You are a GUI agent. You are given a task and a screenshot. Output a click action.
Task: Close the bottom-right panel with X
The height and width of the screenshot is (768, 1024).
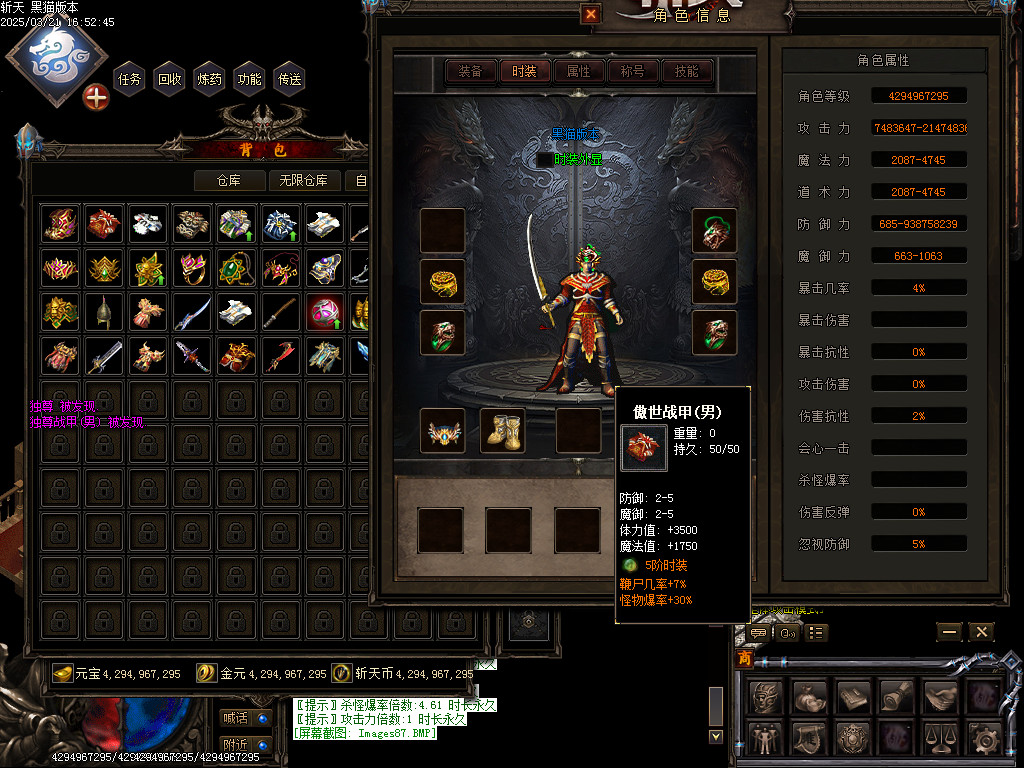click(x=981, y=632)
